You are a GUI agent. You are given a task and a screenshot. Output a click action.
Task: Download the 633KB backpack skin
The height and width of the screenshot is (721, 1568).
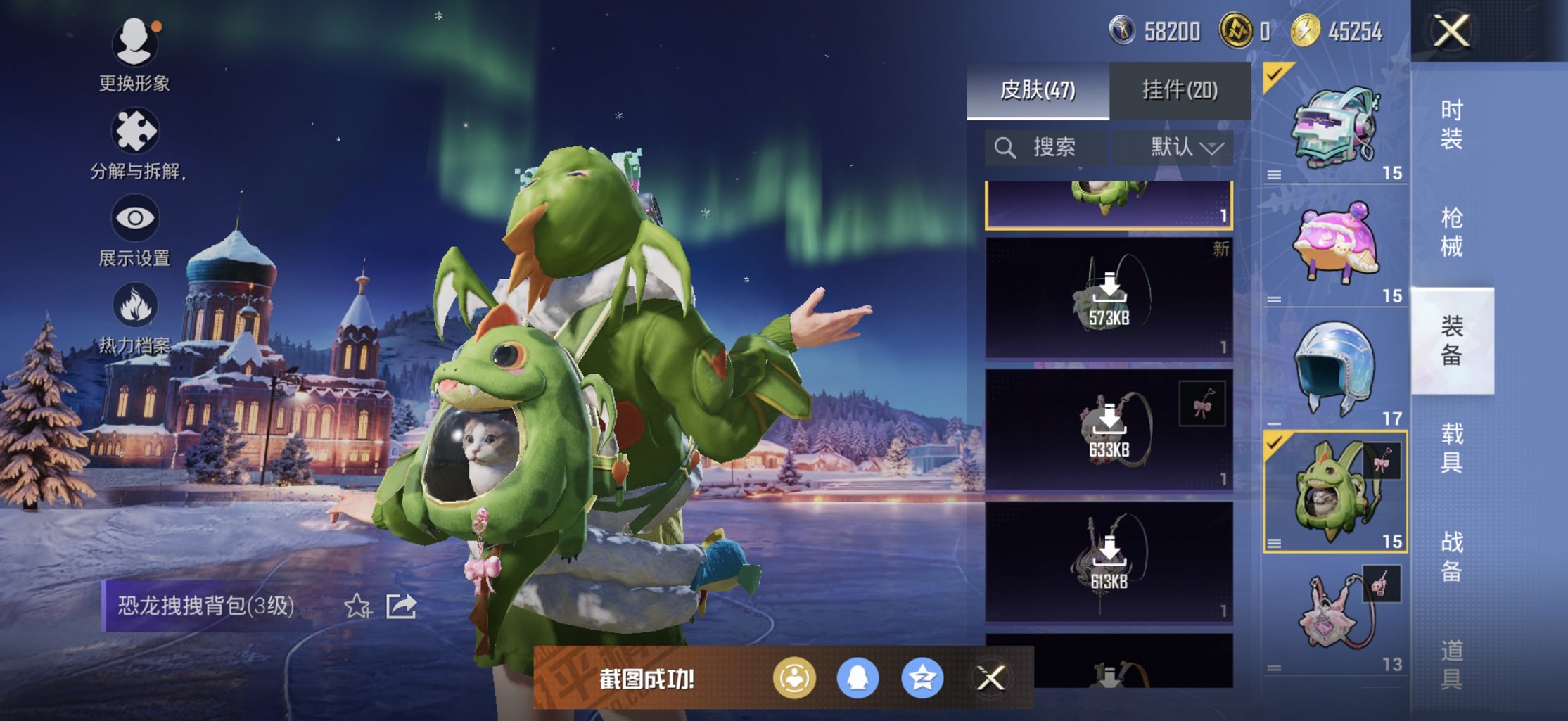pos(1109,430)
